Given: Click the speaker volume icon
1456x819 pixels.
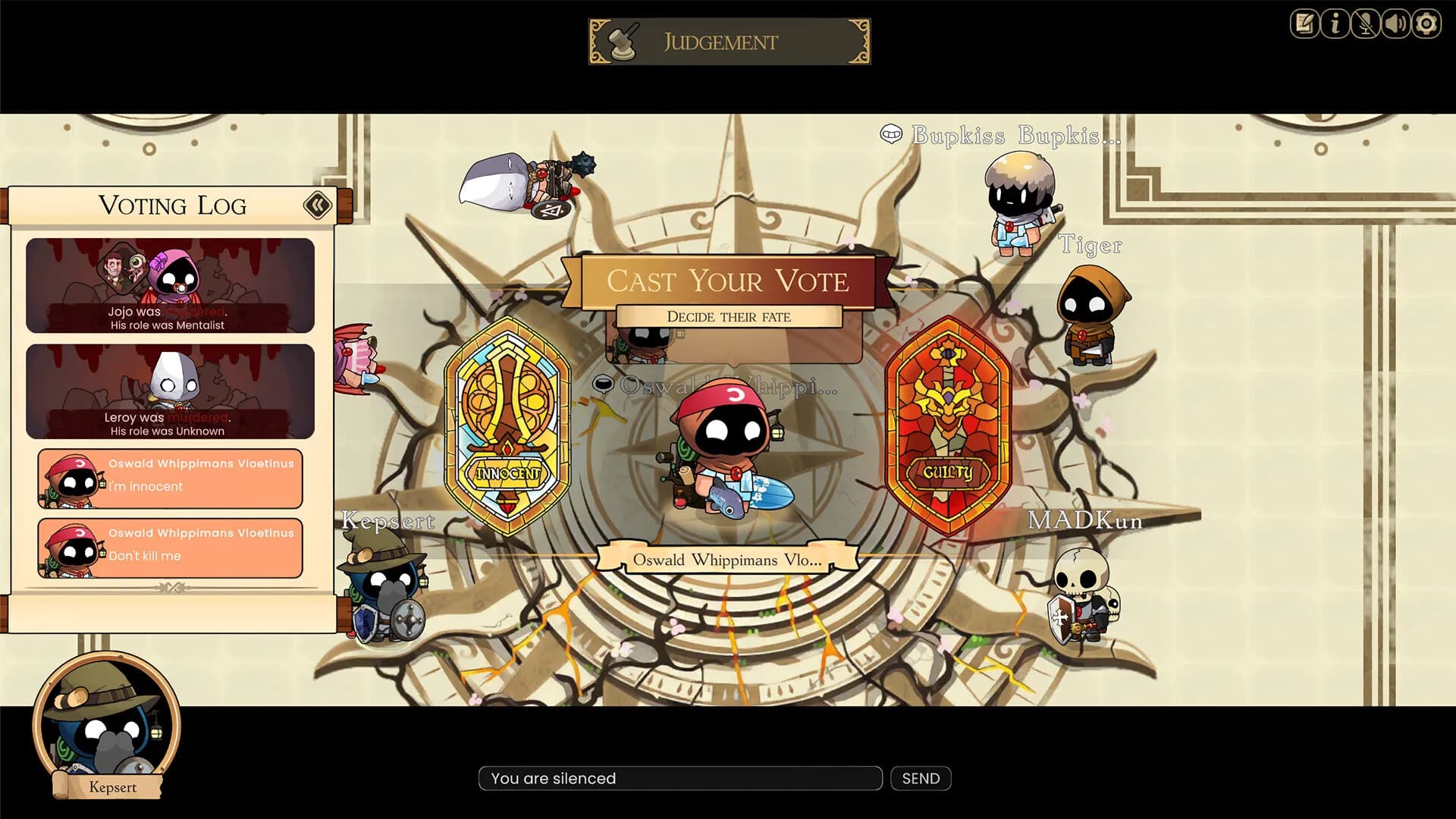Looking at the screenshot, I should (x=1394, y=24).
